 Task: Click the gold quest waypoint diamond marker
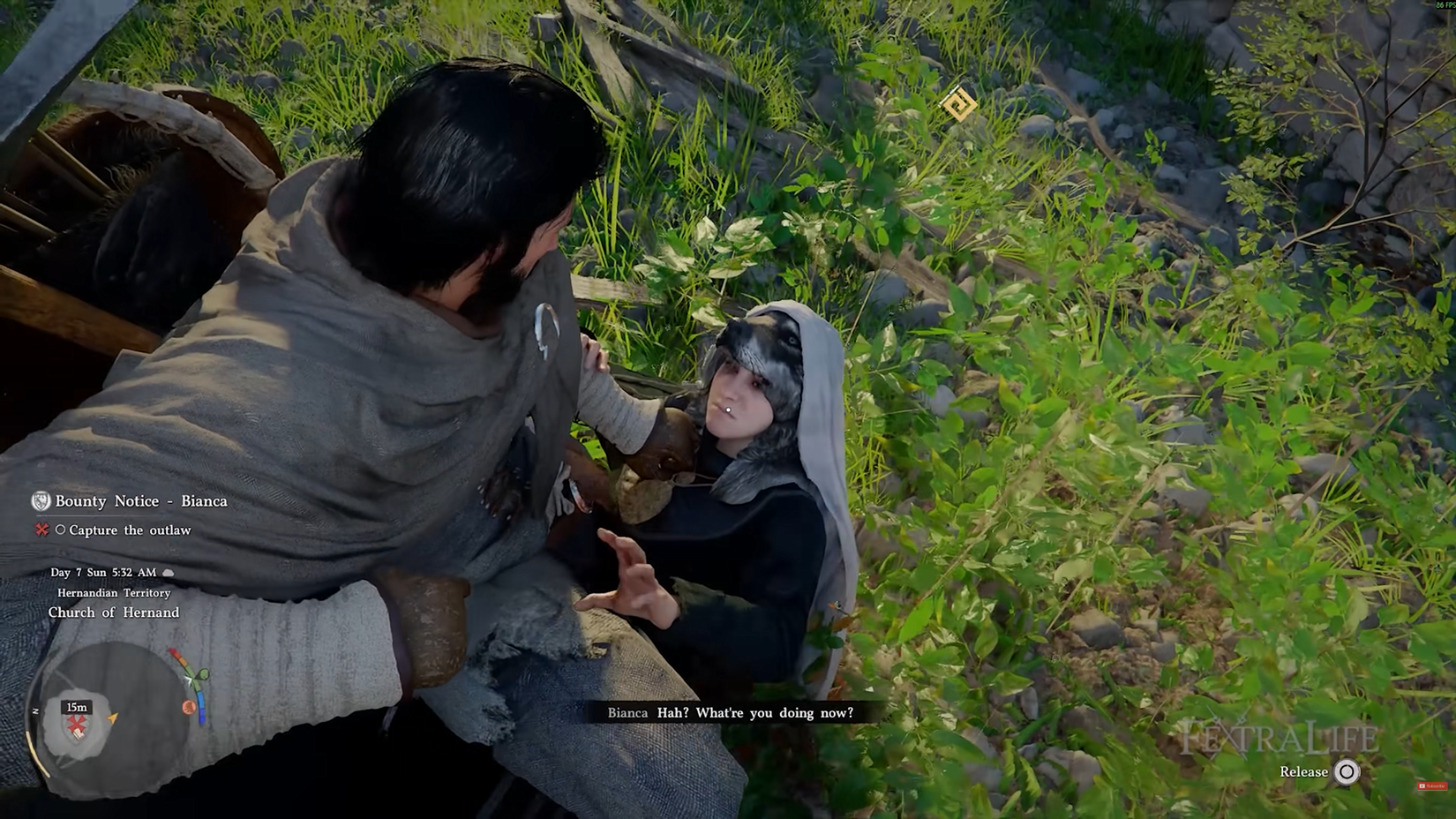click(x=958, y=105)
